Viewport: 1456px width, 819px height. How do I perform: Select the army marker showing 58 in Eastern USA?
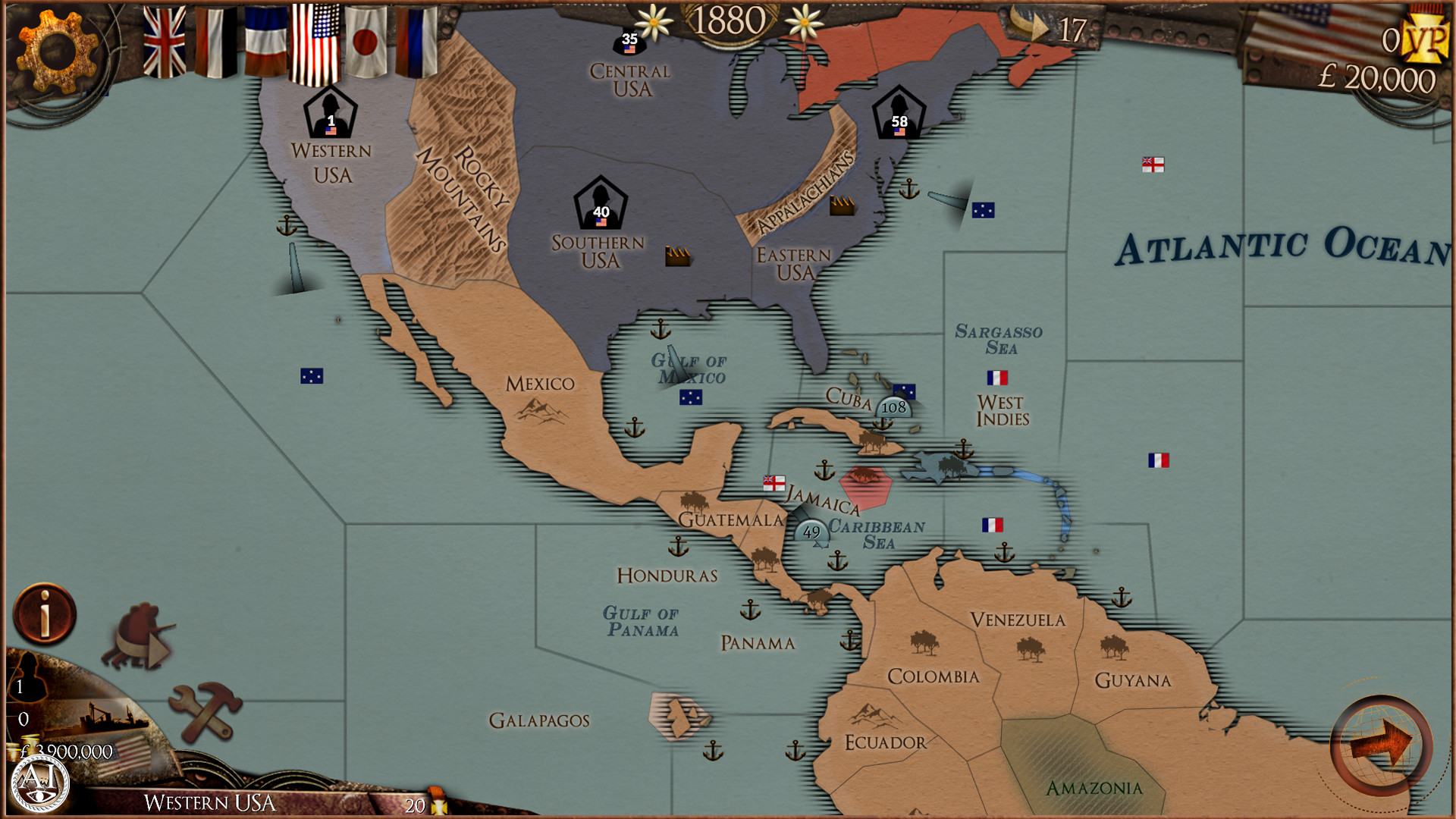click(899, 114)
